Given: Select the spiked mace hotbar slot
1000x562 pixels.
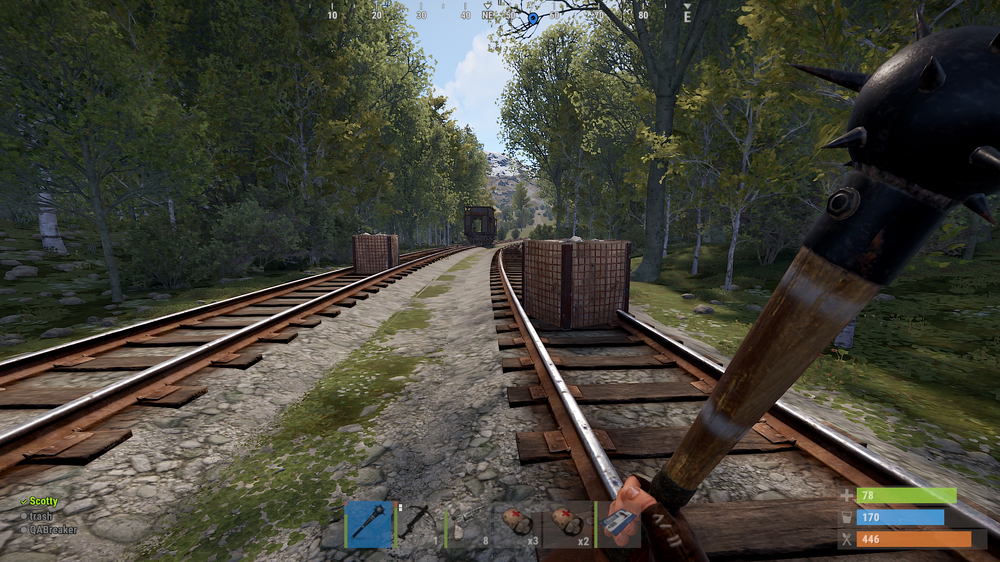Looking at the screenshot, I should pos(369,525).
